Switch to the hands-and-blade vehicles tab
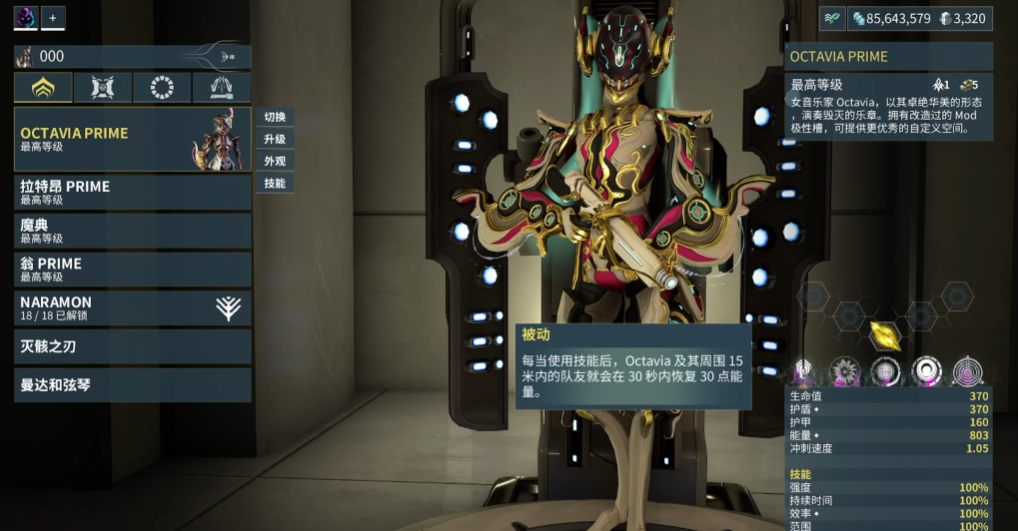Image resolution: width=1018 pixels, height=531 pixels. tap(221, 88)
